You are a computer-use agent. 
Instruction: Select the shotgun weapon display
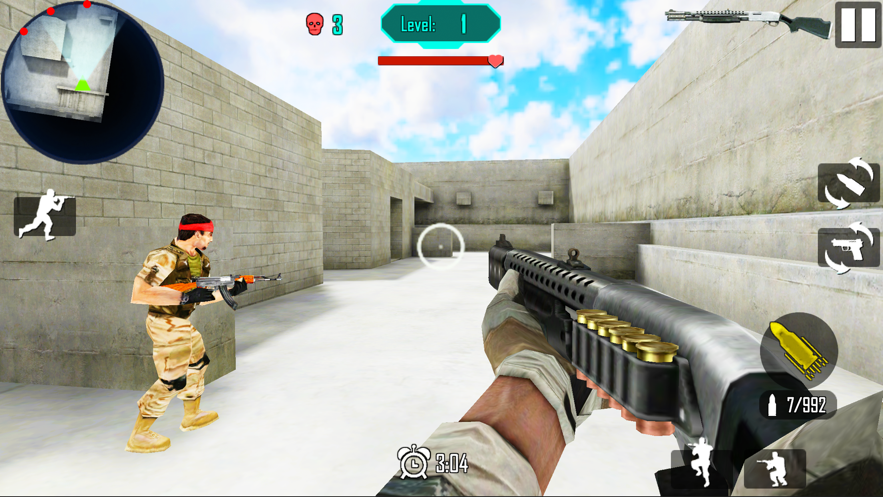(748, 22)
